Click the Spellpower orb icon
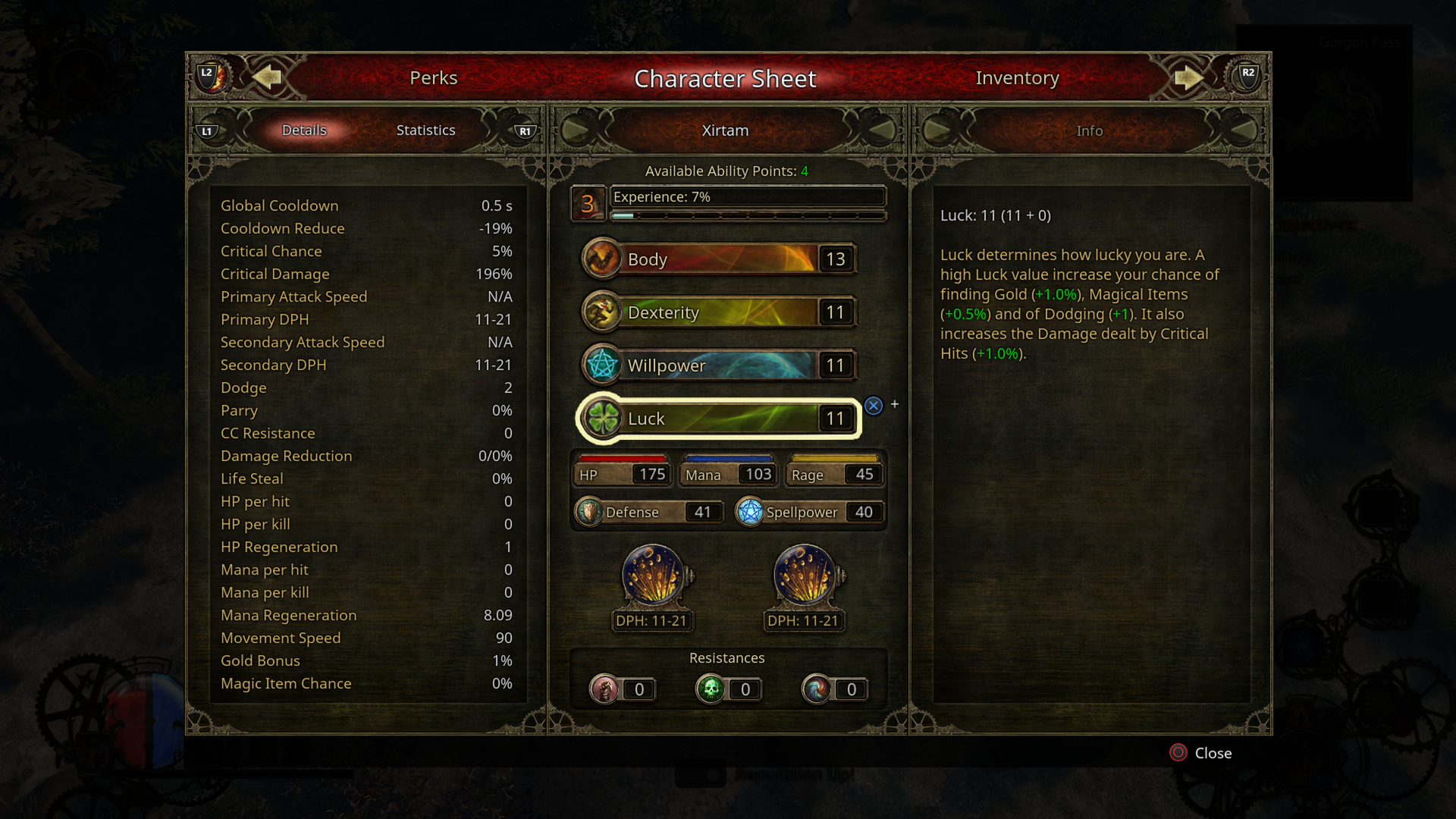 752,512
